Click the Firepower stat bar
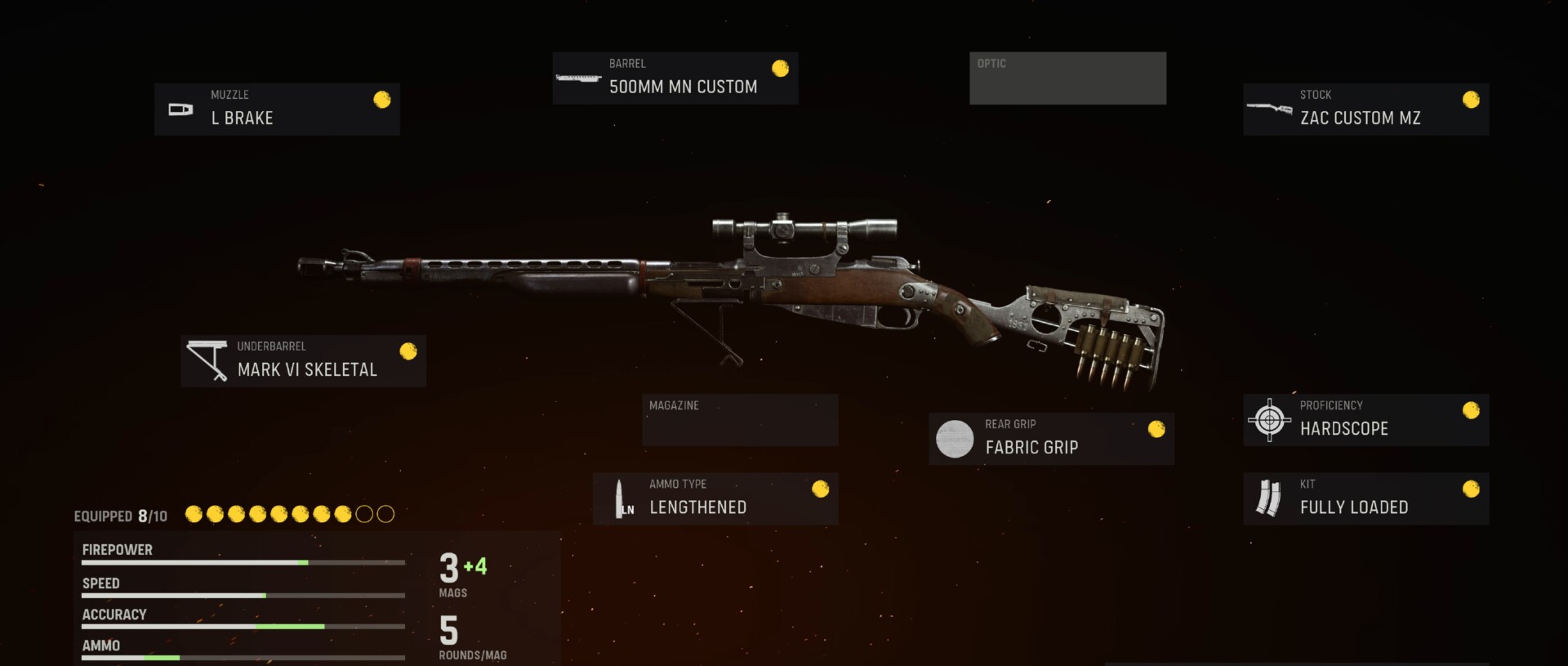This screenshot has width=1568, height=666. (x=243, y=561)
